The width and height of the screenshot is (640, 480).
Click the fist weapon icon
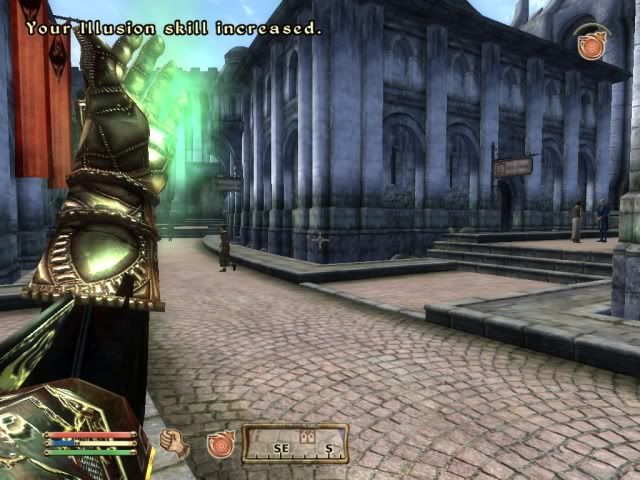tap(174, 442)
